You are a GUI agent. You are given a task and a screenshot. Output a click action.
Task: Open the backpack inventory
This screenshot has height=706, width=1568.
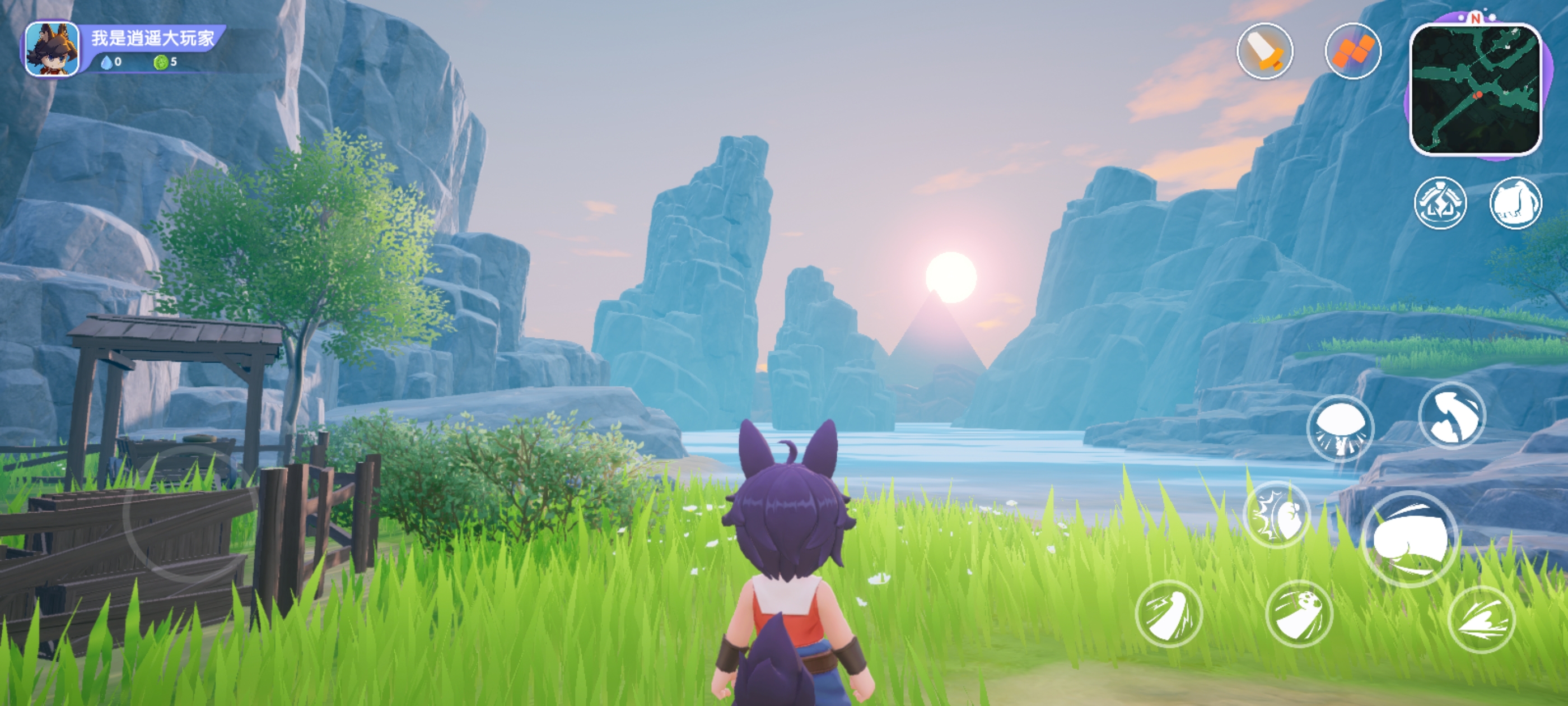click(1515, 203)
